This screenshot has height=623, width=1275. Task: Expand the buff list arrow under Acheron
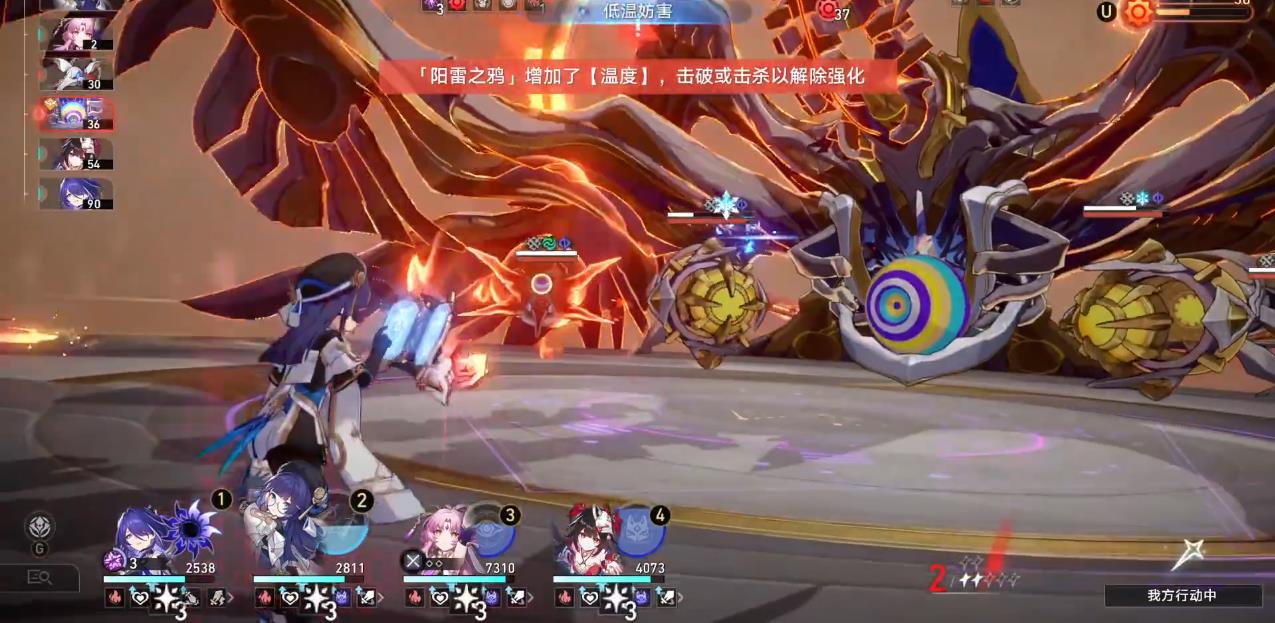(x=232, y=598)
